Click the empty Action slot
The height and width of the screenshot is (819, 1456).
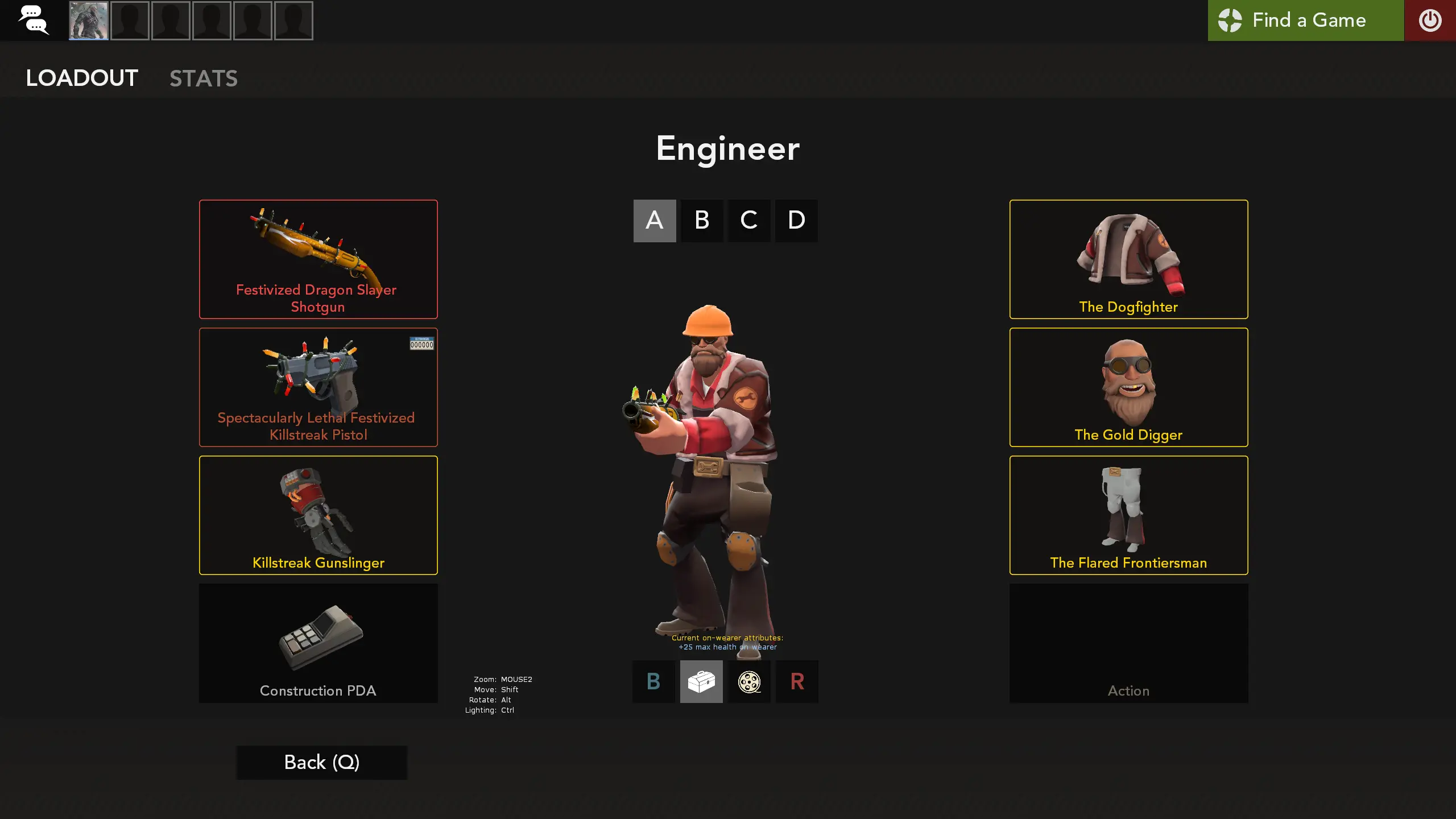(1128, 643)
